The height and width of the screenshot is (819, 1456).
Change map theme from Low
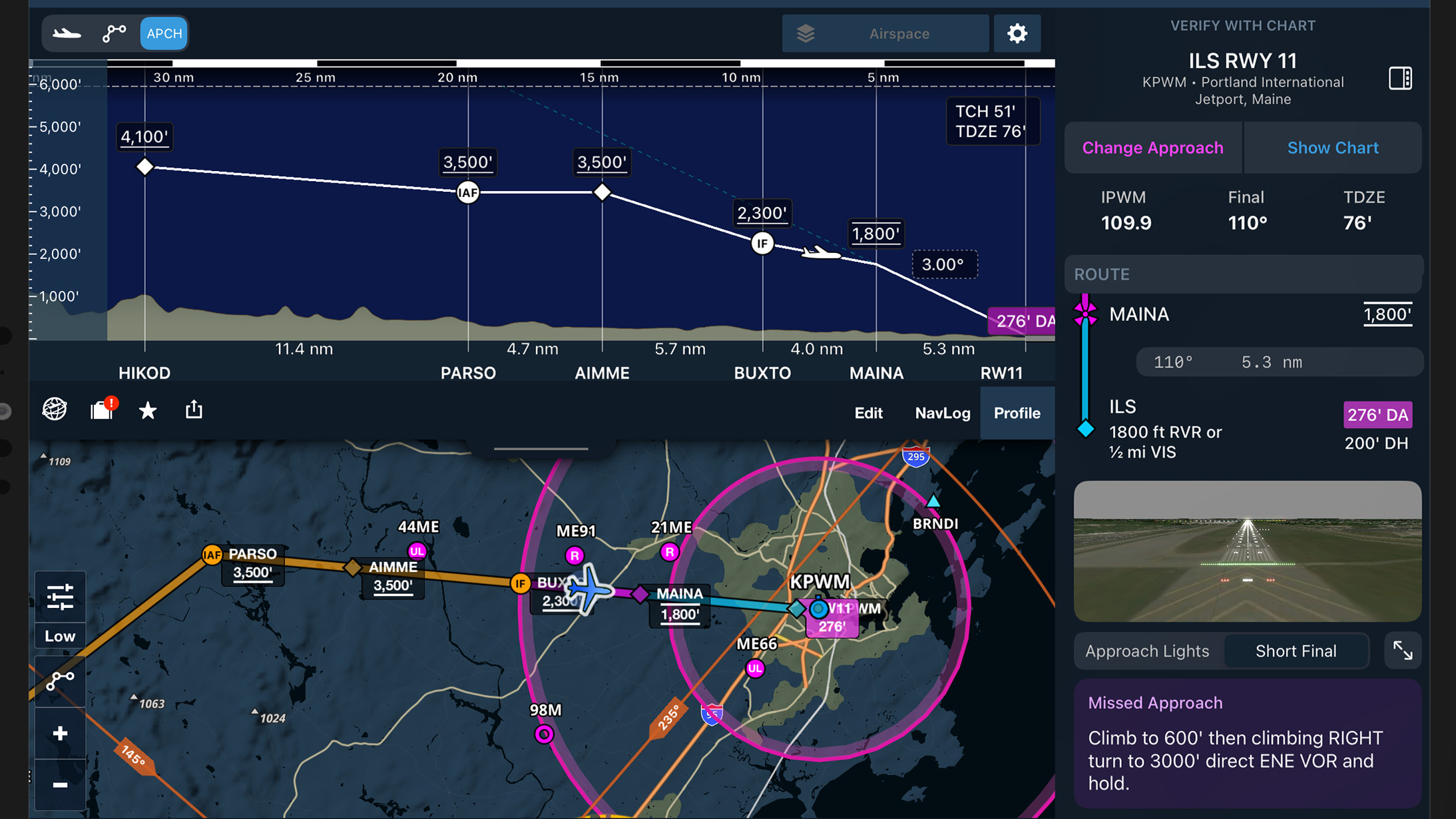(x=60, y=636)
